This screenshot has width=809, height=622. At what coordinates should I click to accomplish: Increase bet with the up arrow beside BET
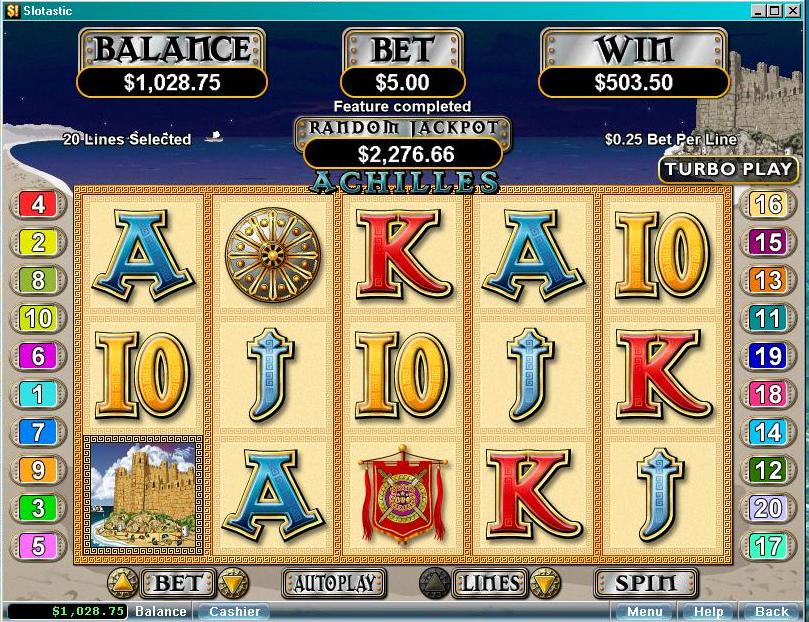122,582
